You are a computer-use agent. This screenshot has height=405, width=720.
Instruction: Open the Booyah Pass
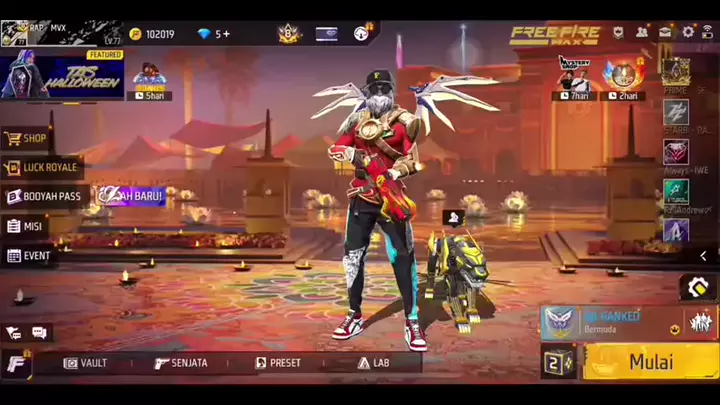[44, 196]
